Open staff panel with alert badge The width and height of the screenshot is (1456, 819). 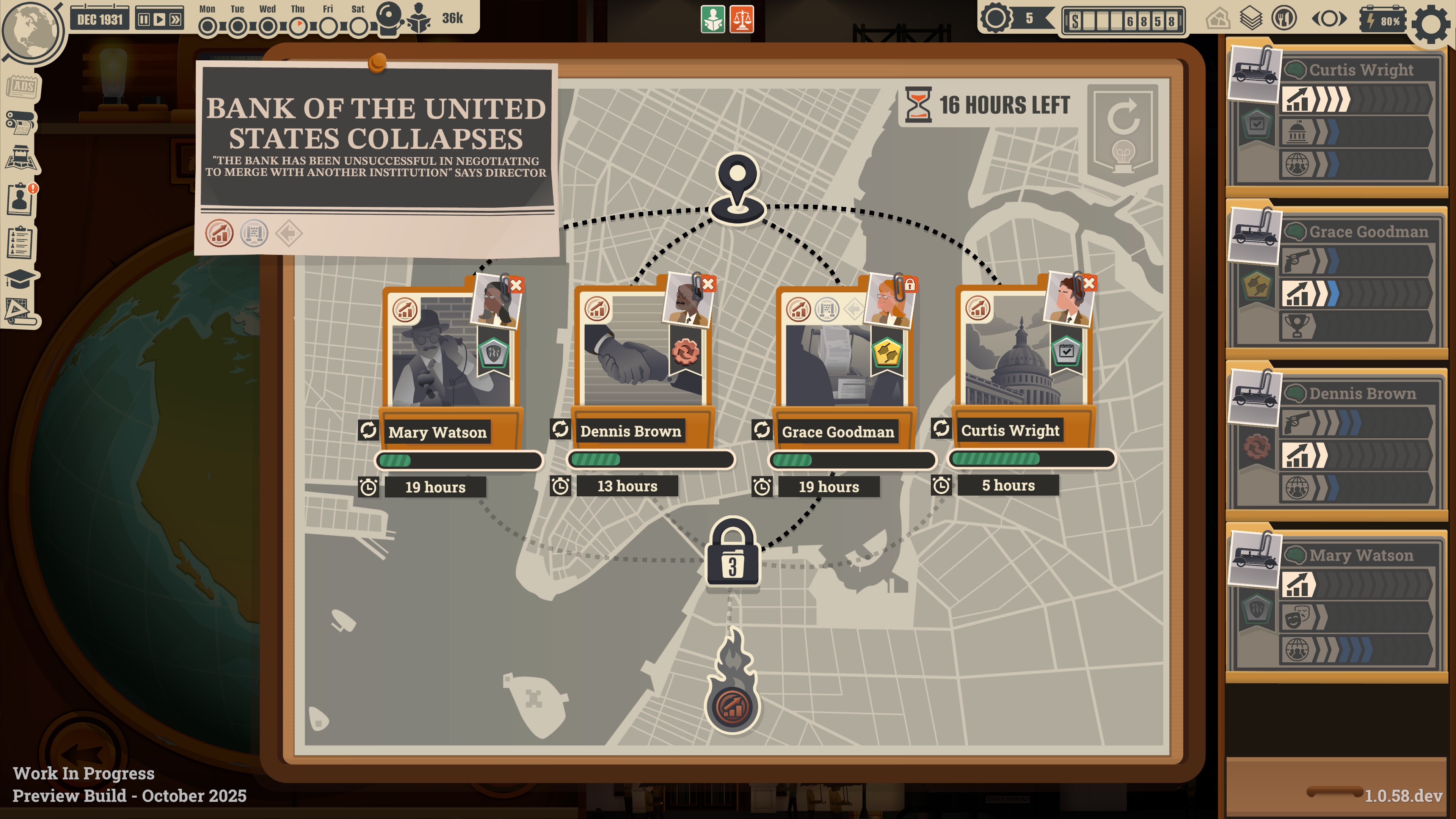pyautogui.click(x=21, y=199)
